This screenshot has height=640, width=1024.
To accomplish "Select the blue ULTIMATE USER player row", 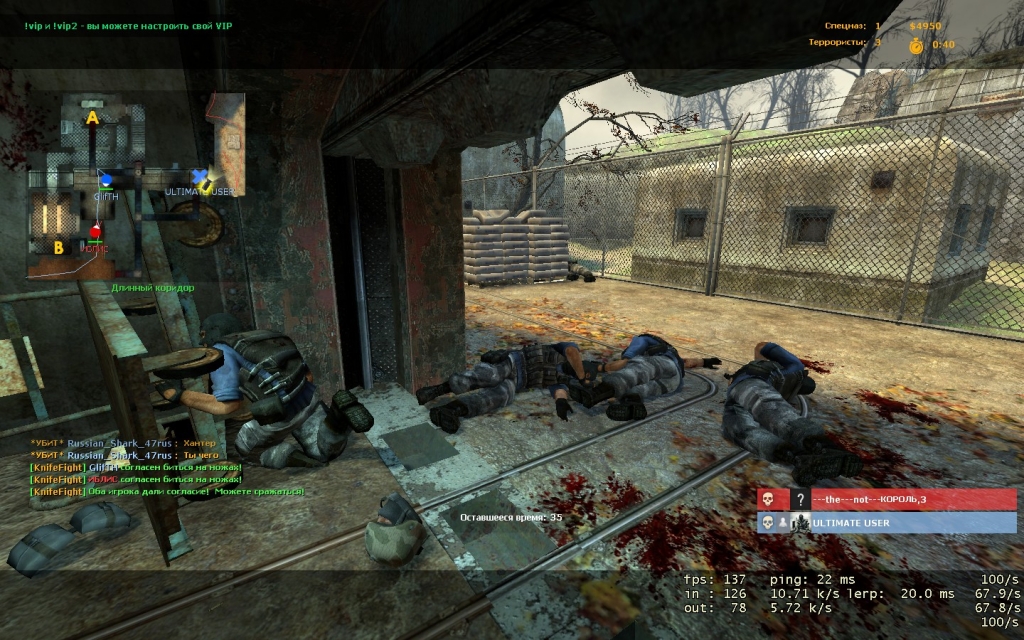I will 886,523.
